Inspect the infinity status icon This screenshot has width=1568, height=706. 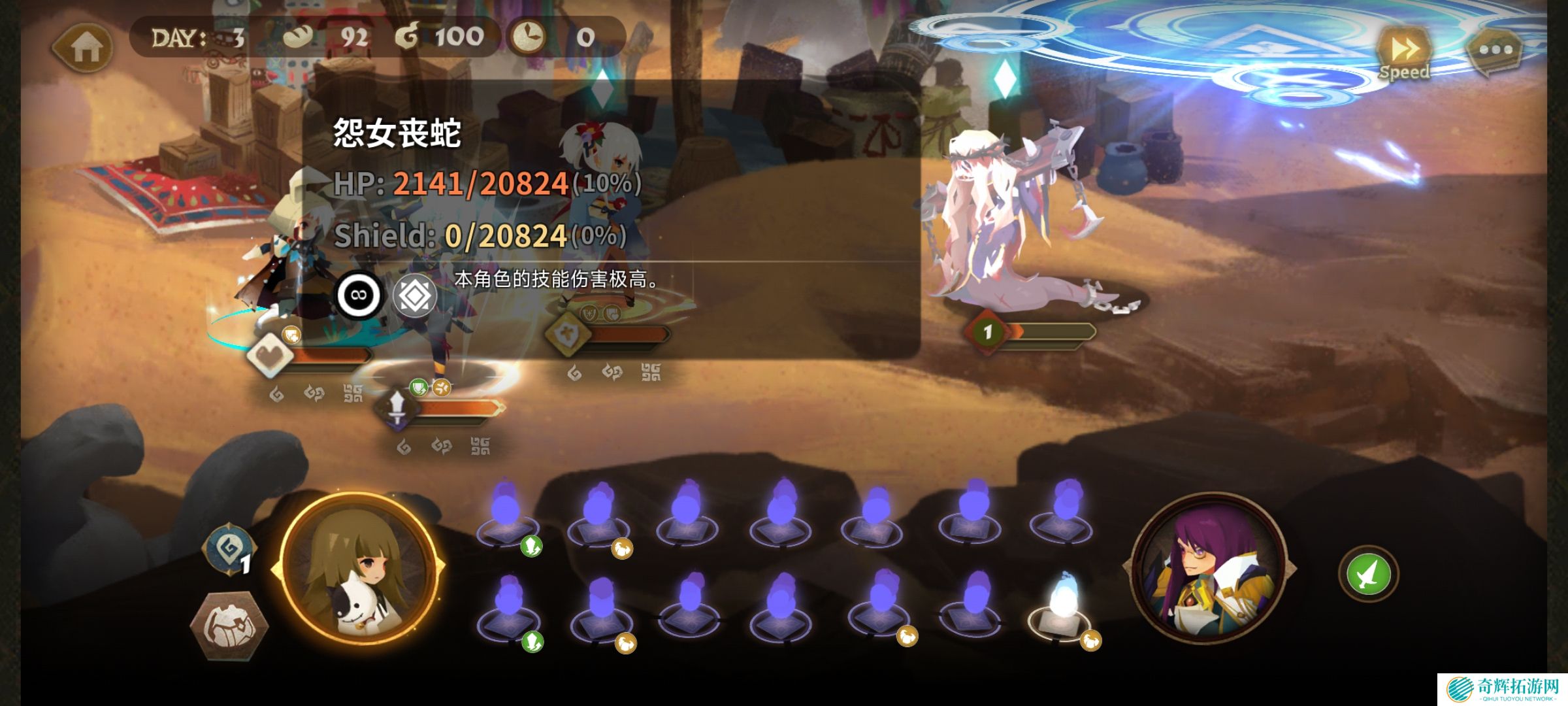[x=359, y=295]
